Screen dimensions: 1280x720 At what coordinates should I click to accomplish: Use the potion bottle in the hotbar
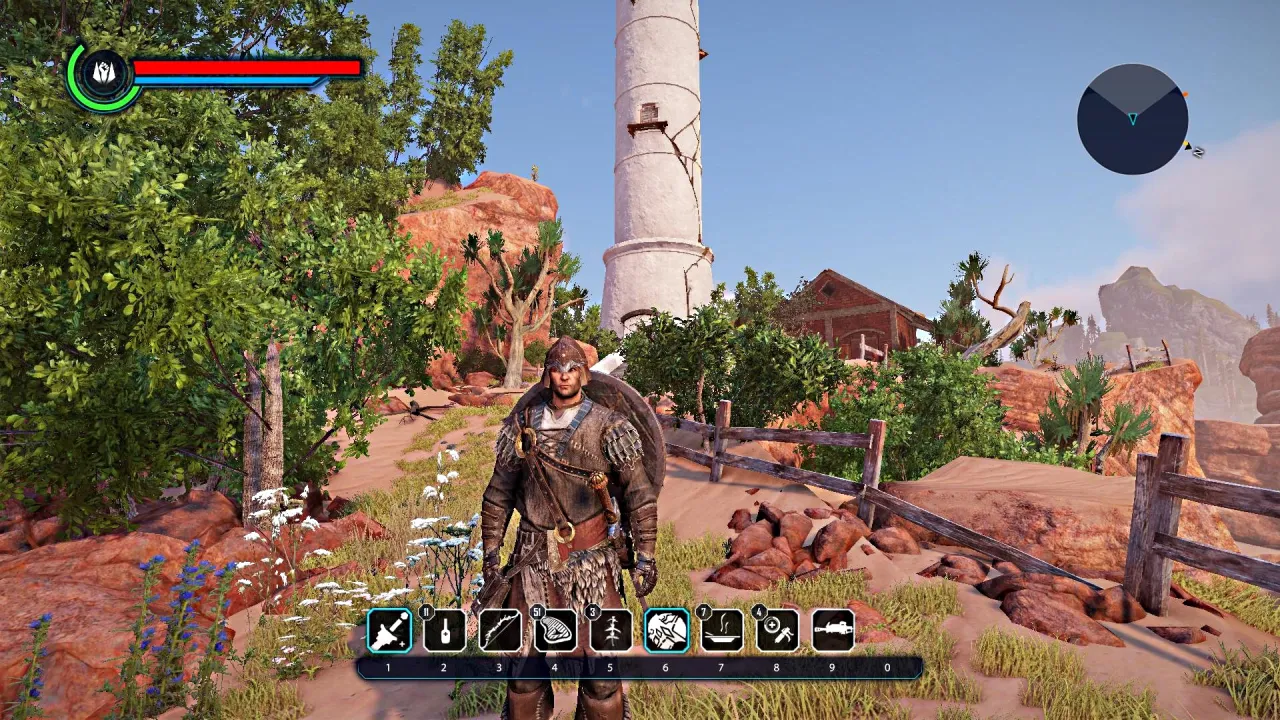444,631
